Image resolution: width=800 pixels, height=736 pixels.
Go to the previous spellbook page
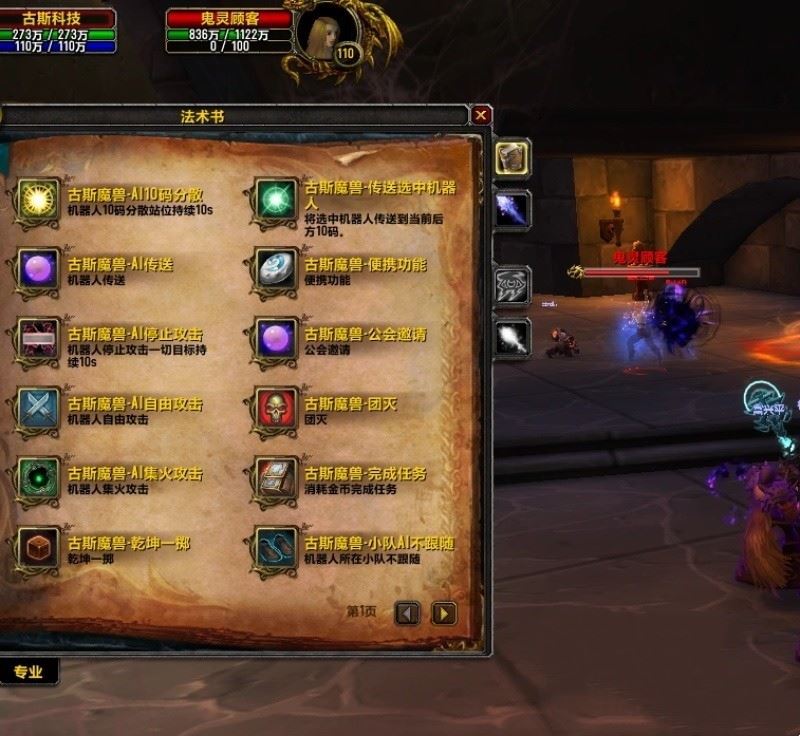[x=407, y=612]
